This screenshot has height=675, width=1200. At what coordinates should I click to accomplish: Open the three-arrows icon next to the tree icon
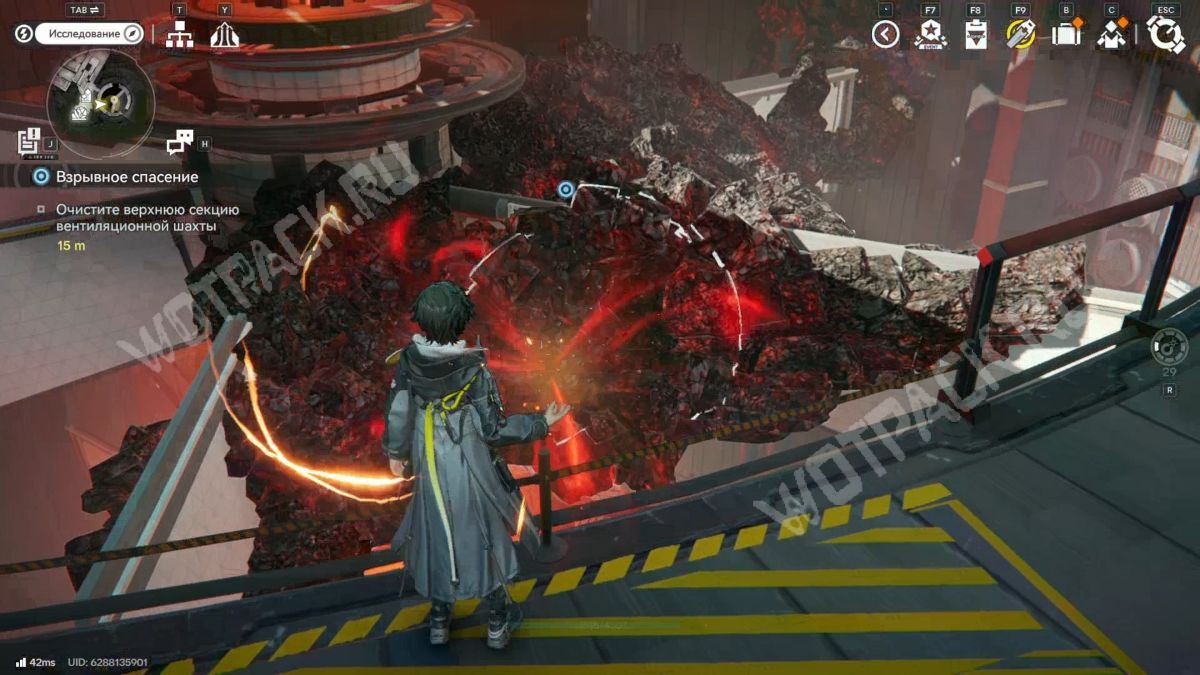click(224, 34)
